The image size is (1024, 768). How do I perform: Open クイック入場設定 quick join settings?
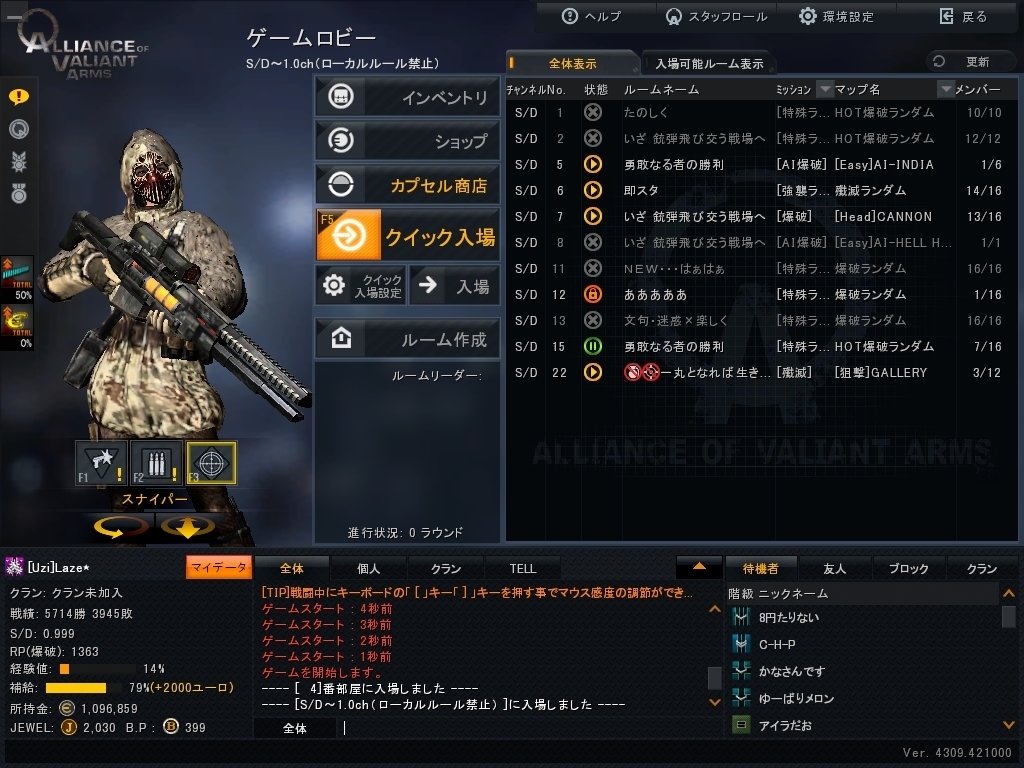click(361, 286)
